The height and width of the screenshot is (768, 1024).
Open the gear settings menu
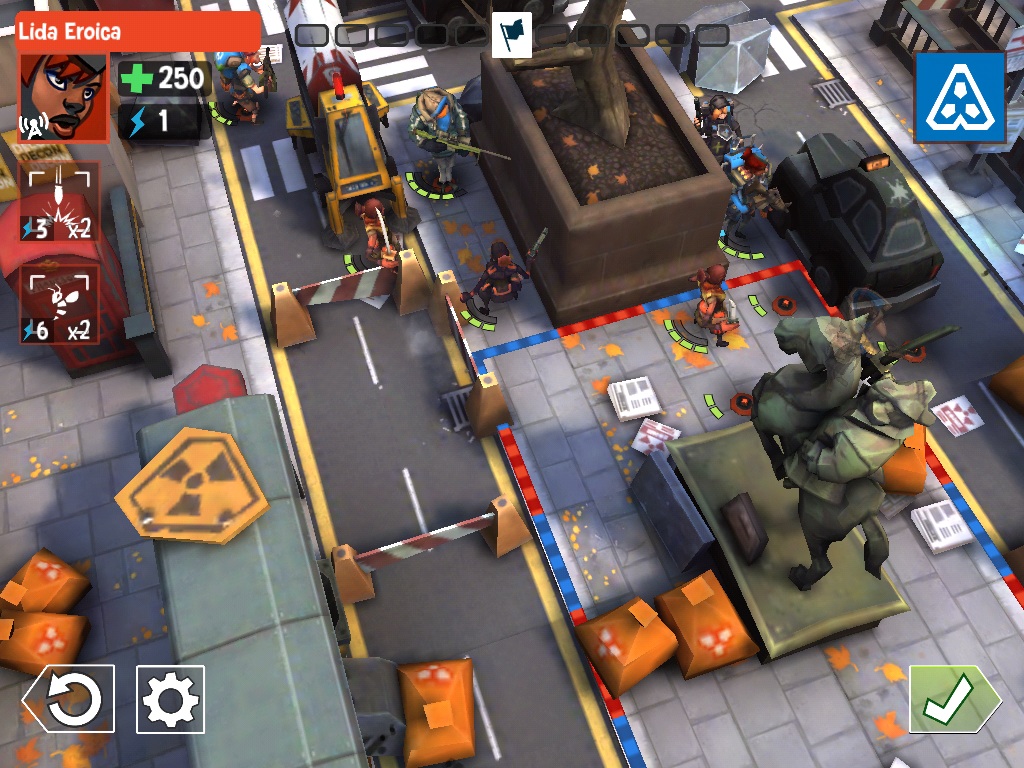point(170,699)
